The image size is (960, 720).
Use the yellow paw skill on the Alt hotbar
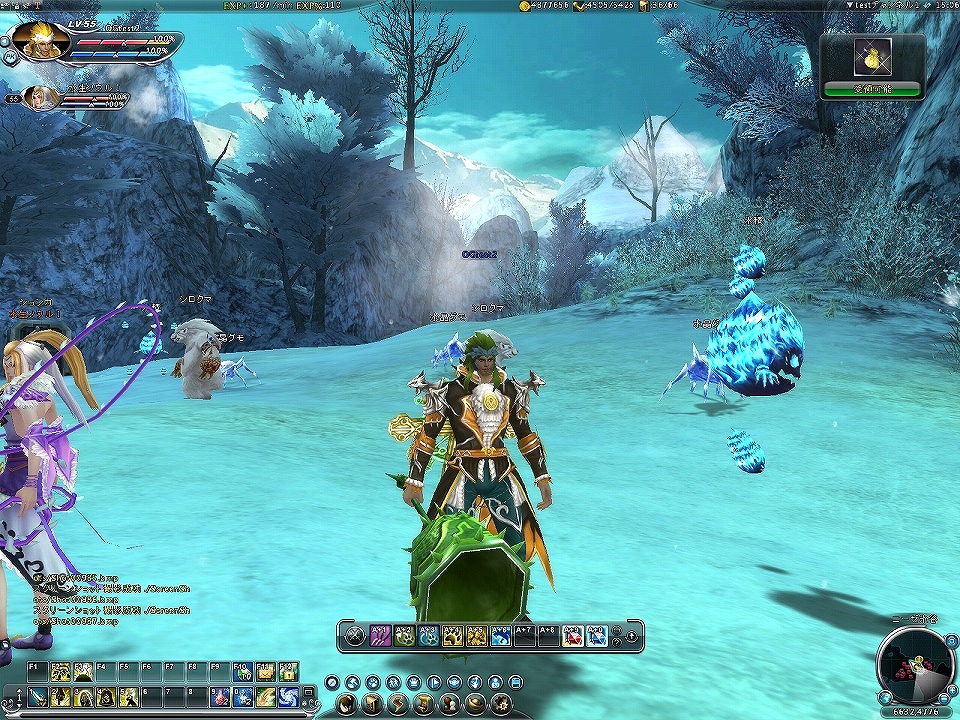click(452, 635)
